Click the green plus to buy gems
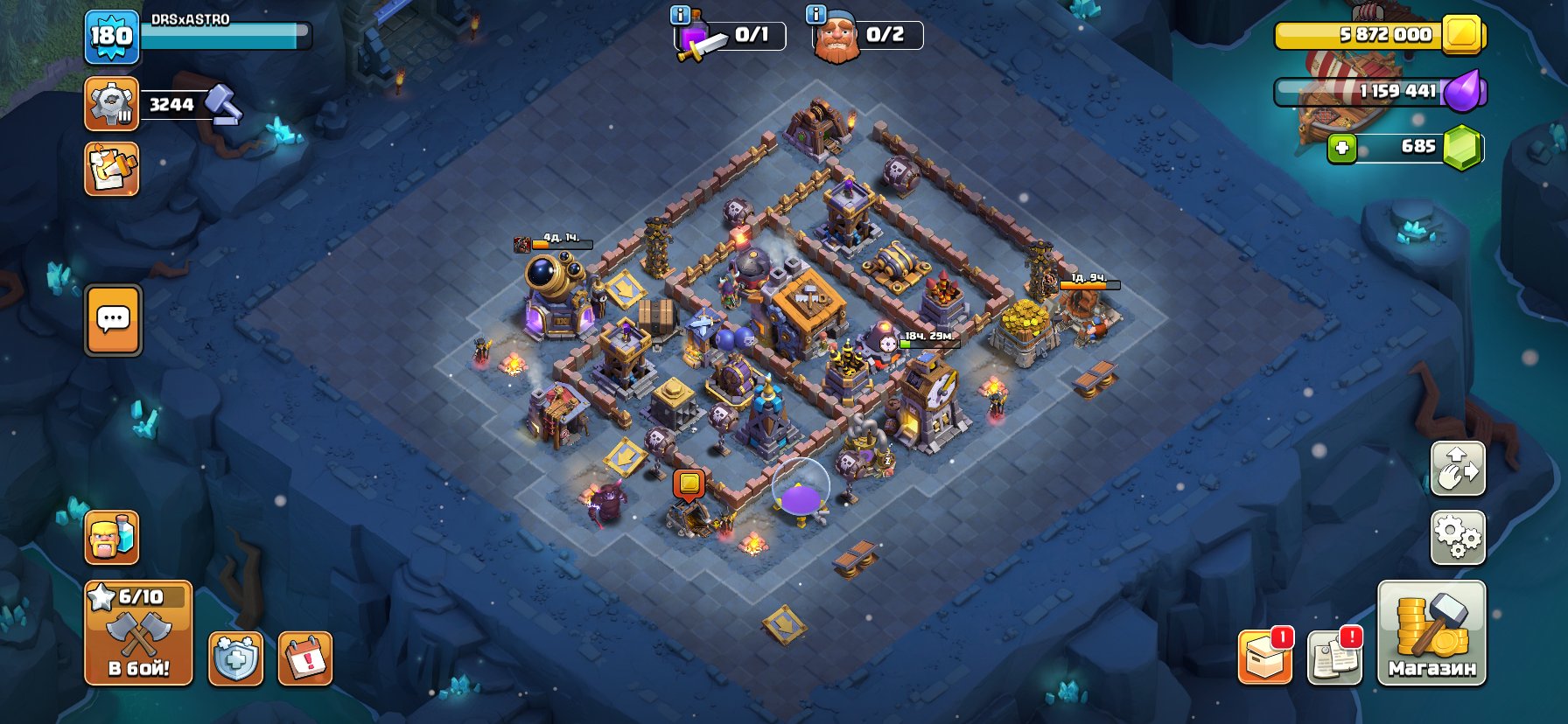This screenshot has height=724, width=1568. point(1341,148)
